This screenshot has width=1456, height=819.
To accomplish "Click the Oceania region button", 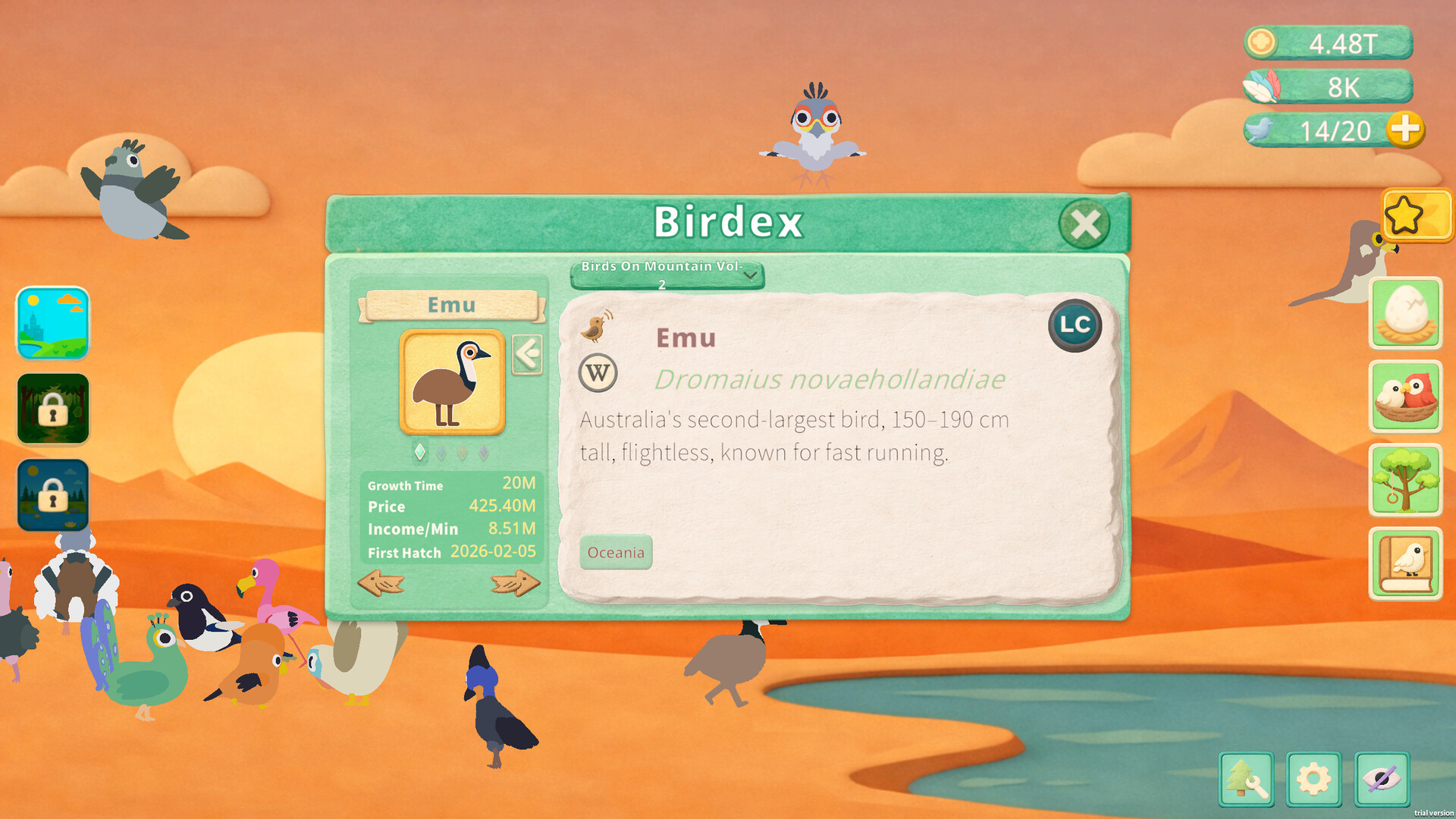I will tap(616, 553).
